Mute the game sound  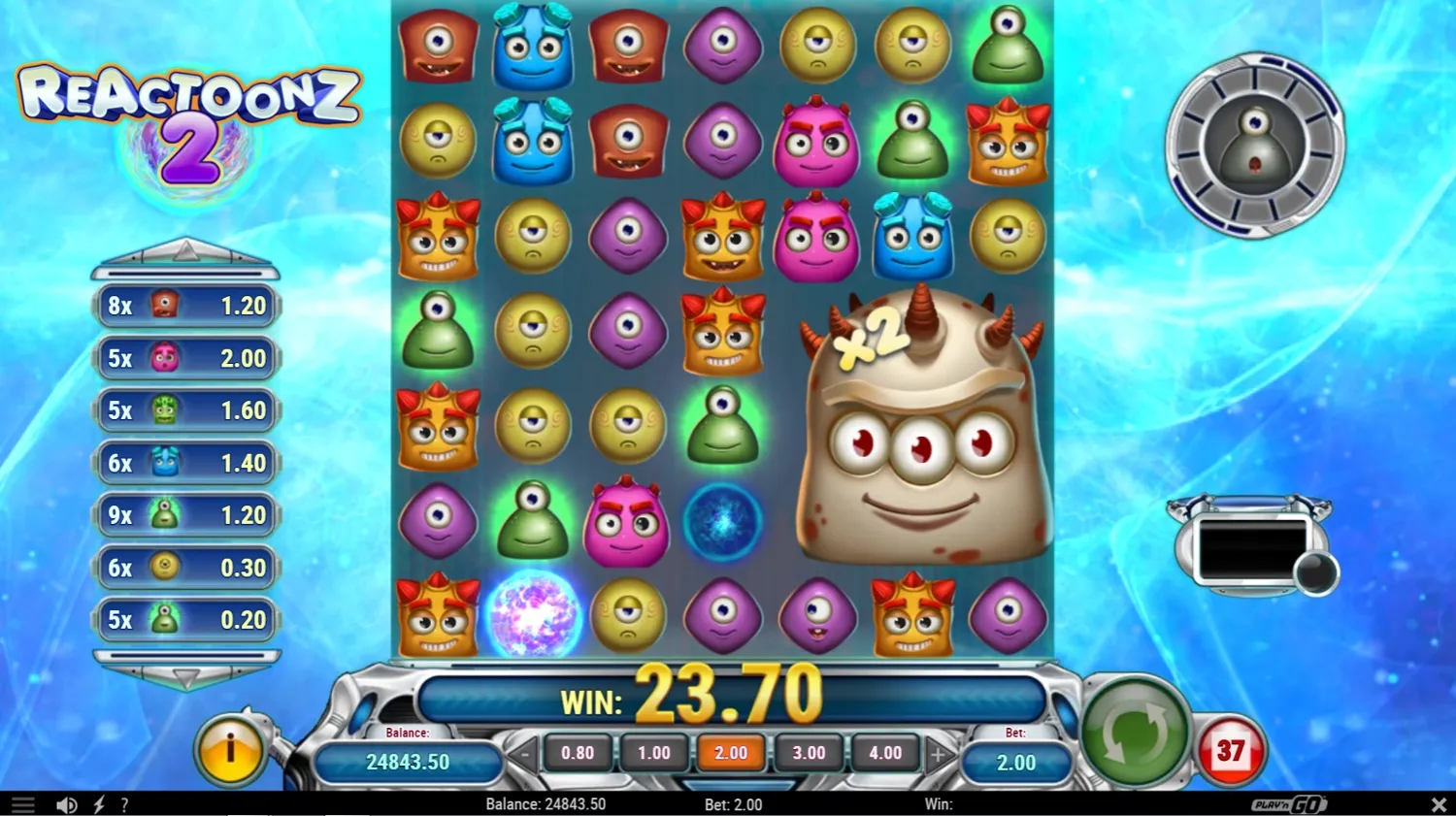point(65,803)
